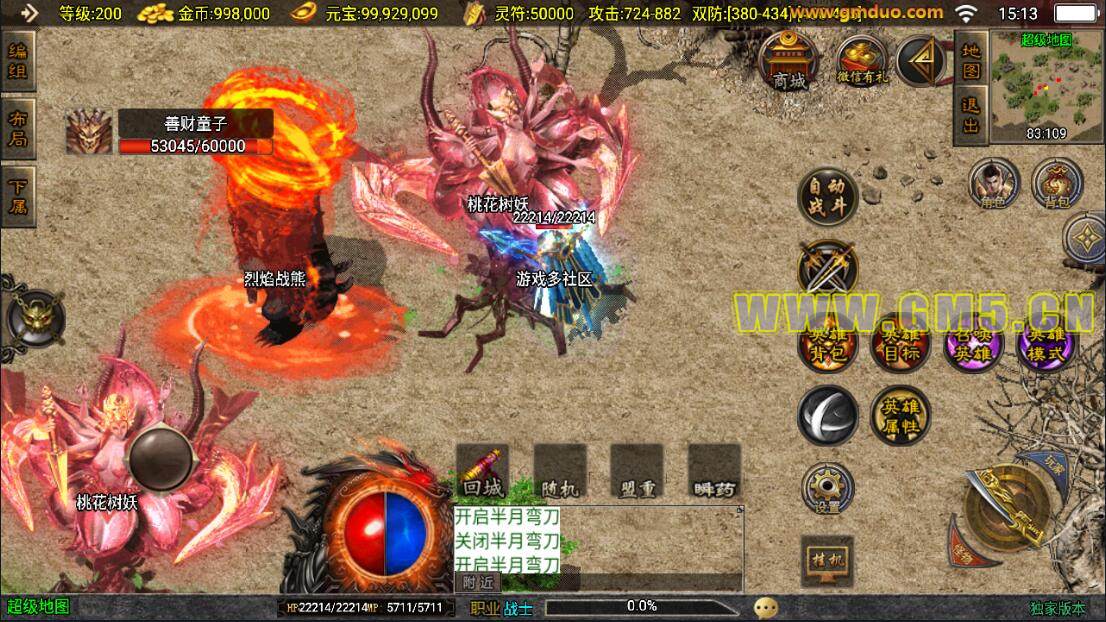Open the 角色 character sheet

click(x=993, y=184)
